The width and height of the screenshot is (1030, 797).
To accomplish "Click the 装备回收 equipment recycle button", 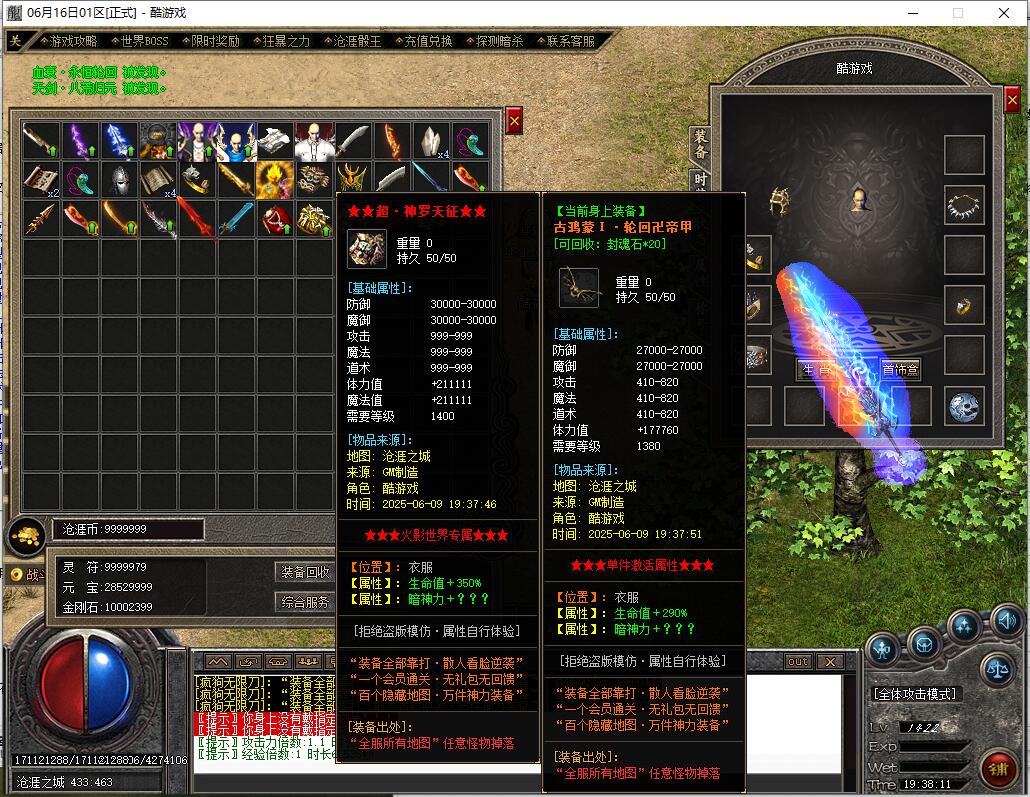I will click(305, 572).
